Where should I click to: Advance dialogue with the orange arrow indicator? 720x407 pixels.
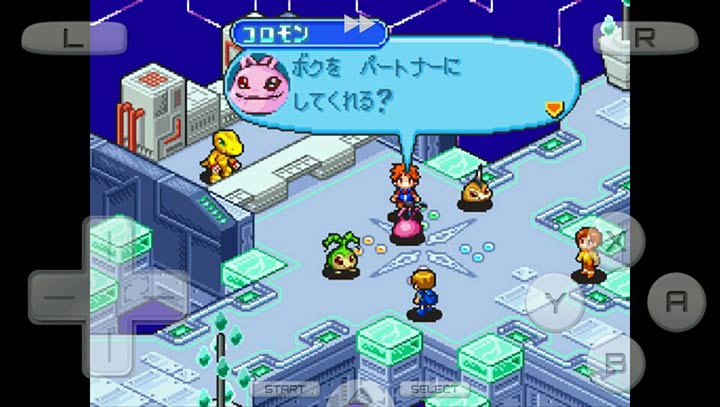tap(554, 108)
